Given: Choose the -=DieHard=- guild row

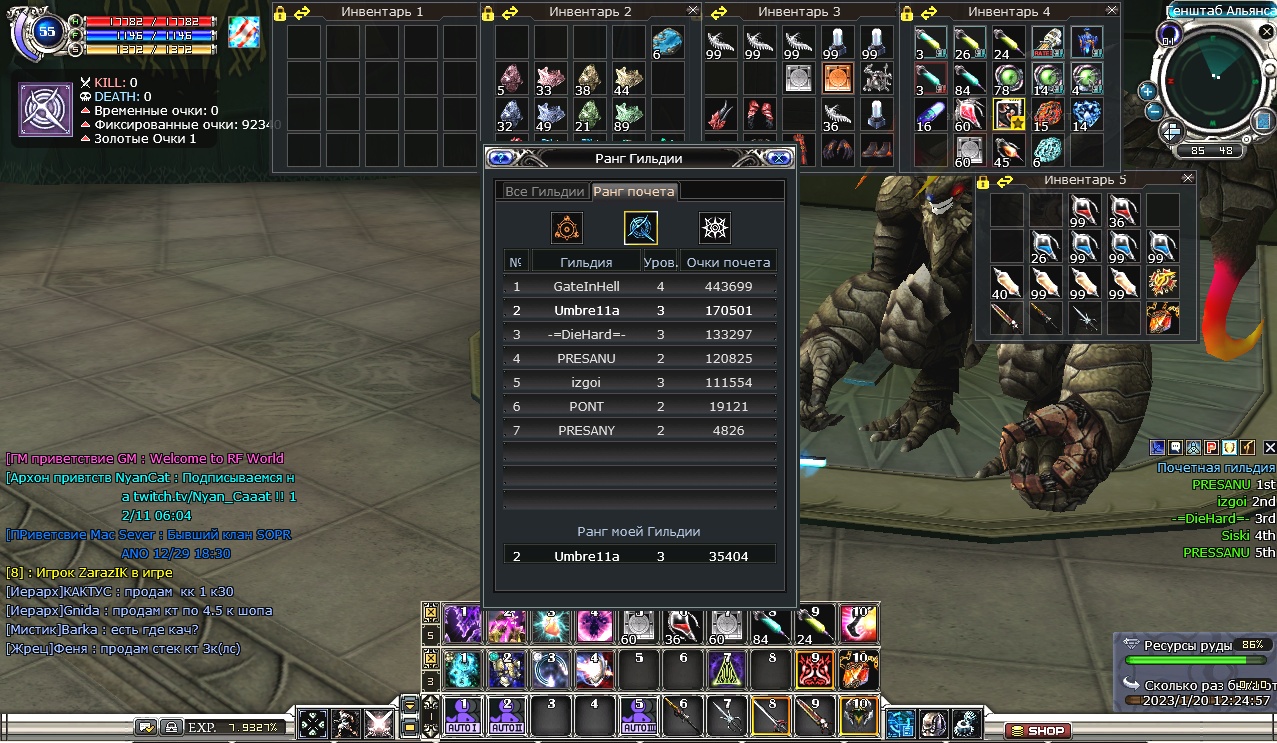Looking at the screenshot, I should coord(640,334).
